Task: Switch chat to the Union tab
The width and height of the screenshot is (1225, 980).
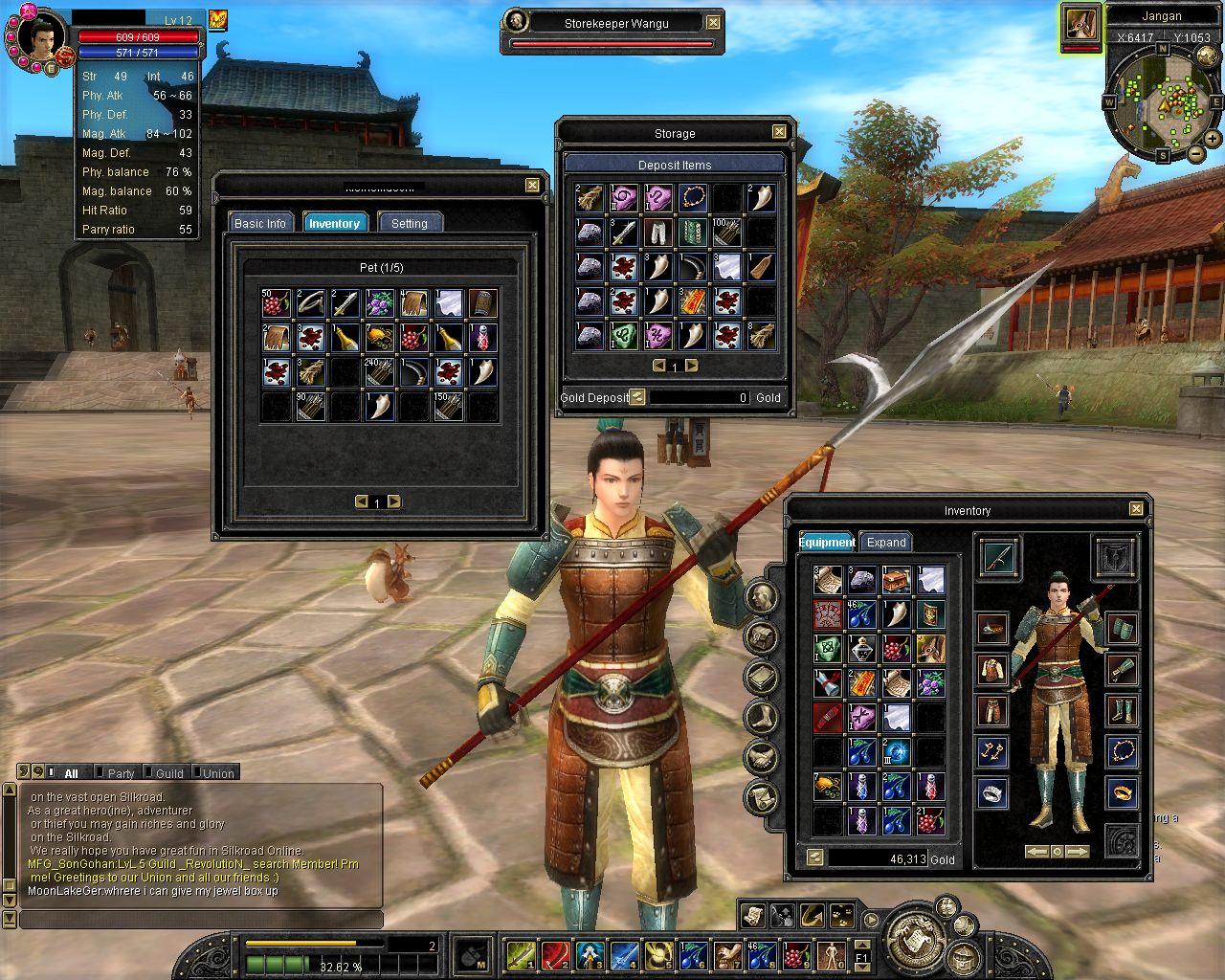Action: tap(217, 773)
